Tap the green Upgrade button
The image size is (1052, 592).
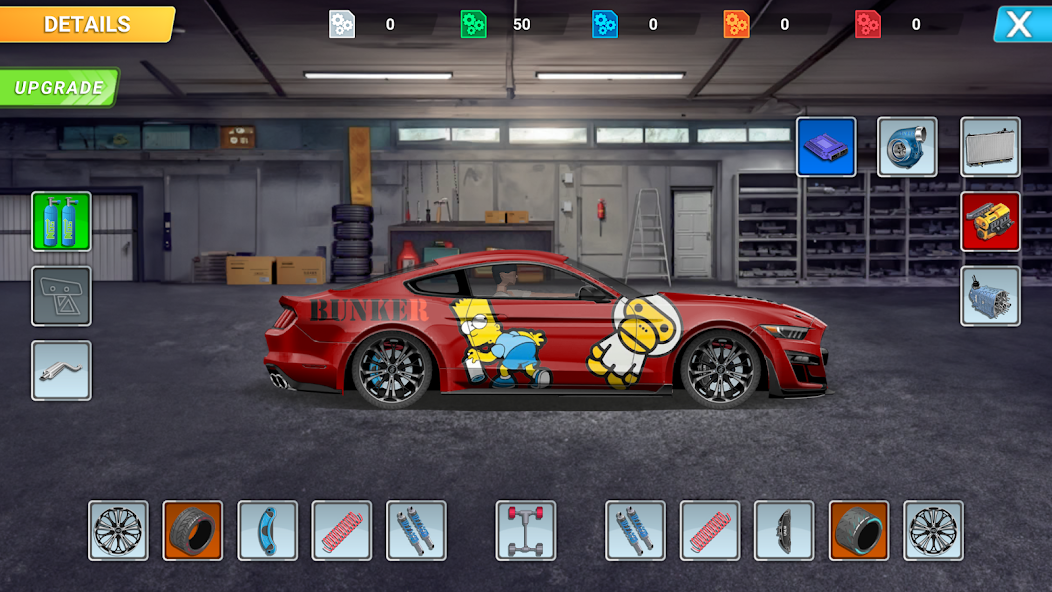pyautogui.click(x=59, y=87)
